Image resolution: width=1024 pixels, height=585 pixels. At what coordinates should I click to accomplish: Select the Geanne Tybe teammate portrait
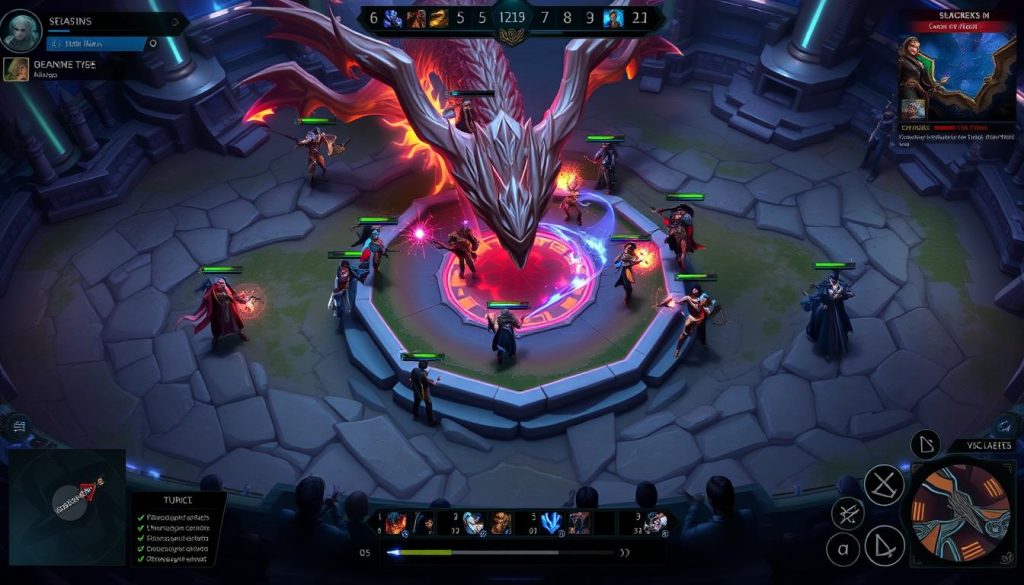tap(16, 69)
